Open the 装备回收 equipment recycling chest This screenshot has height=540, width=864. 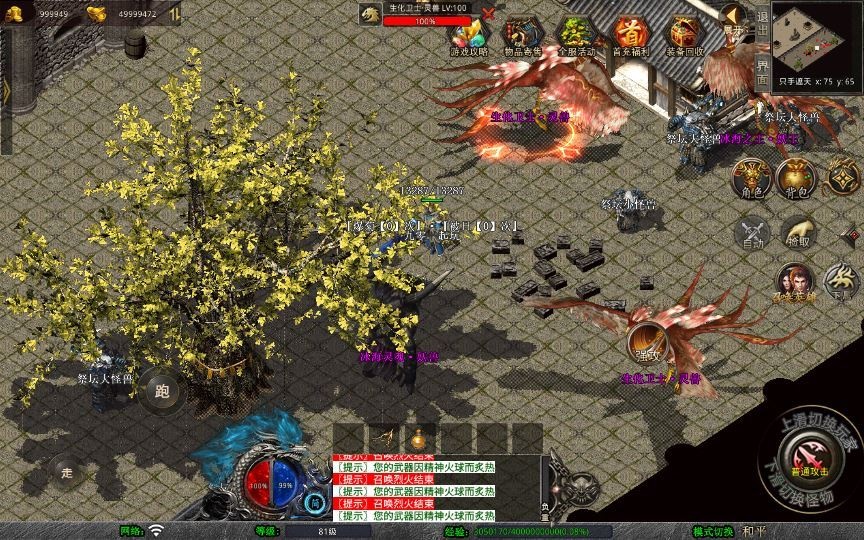coord(686,36)
